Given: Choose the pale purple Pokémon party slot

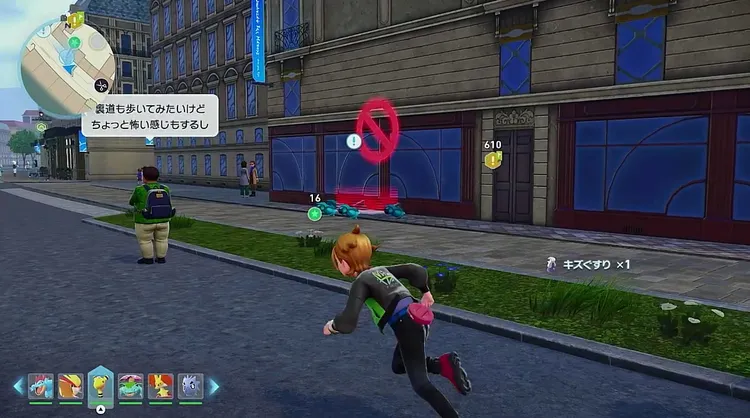Looking at the screenshot, I should tap(191, 385).
